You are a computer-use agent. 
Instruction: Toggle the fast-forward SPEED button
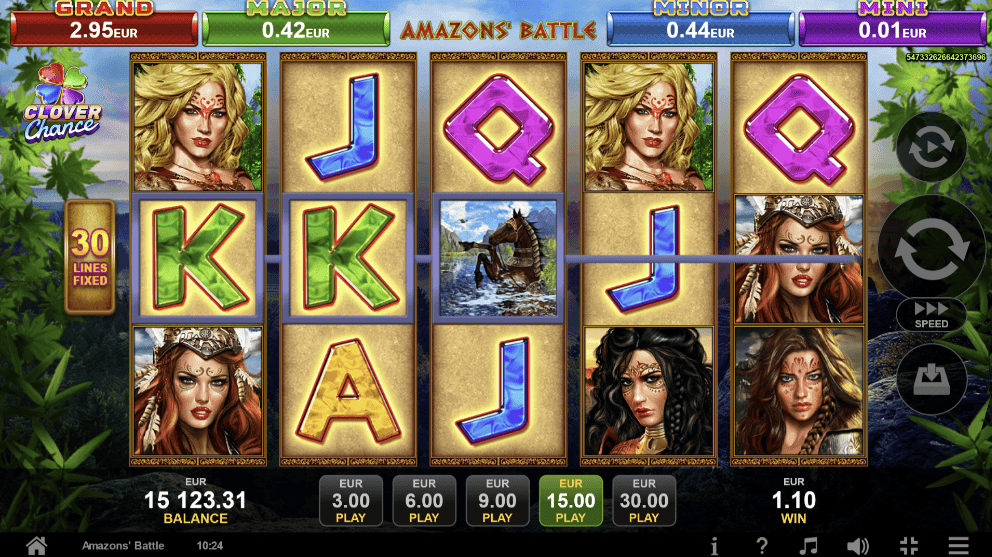coord(931,314)
